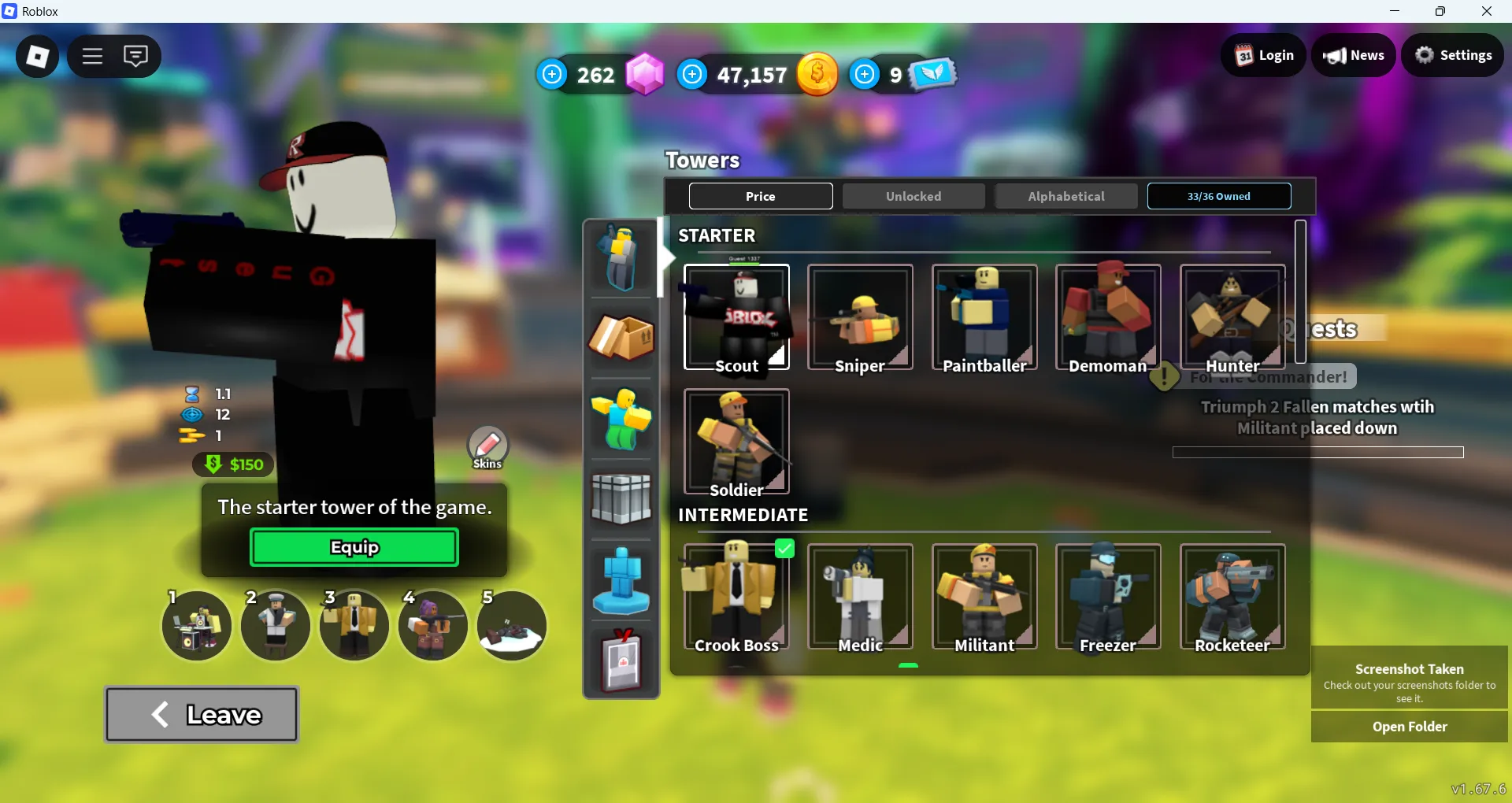Screen dimensions: 1512x803
Task: Open the crates inventory box icon
Action: point(621,339)
